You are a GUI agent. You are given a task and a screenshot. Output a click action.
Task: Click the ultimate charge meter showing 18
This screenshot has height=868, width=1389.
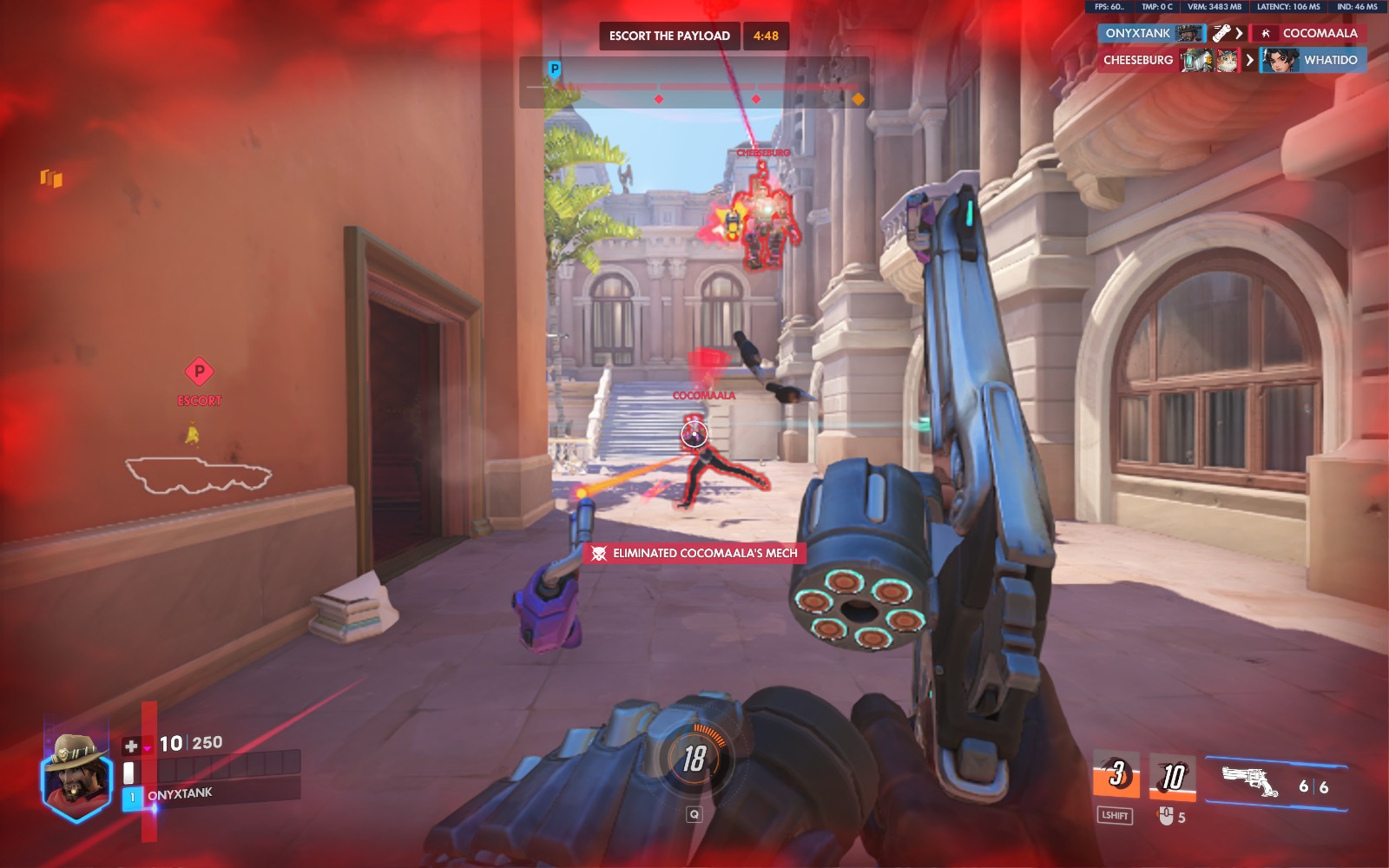coord(694,757)
